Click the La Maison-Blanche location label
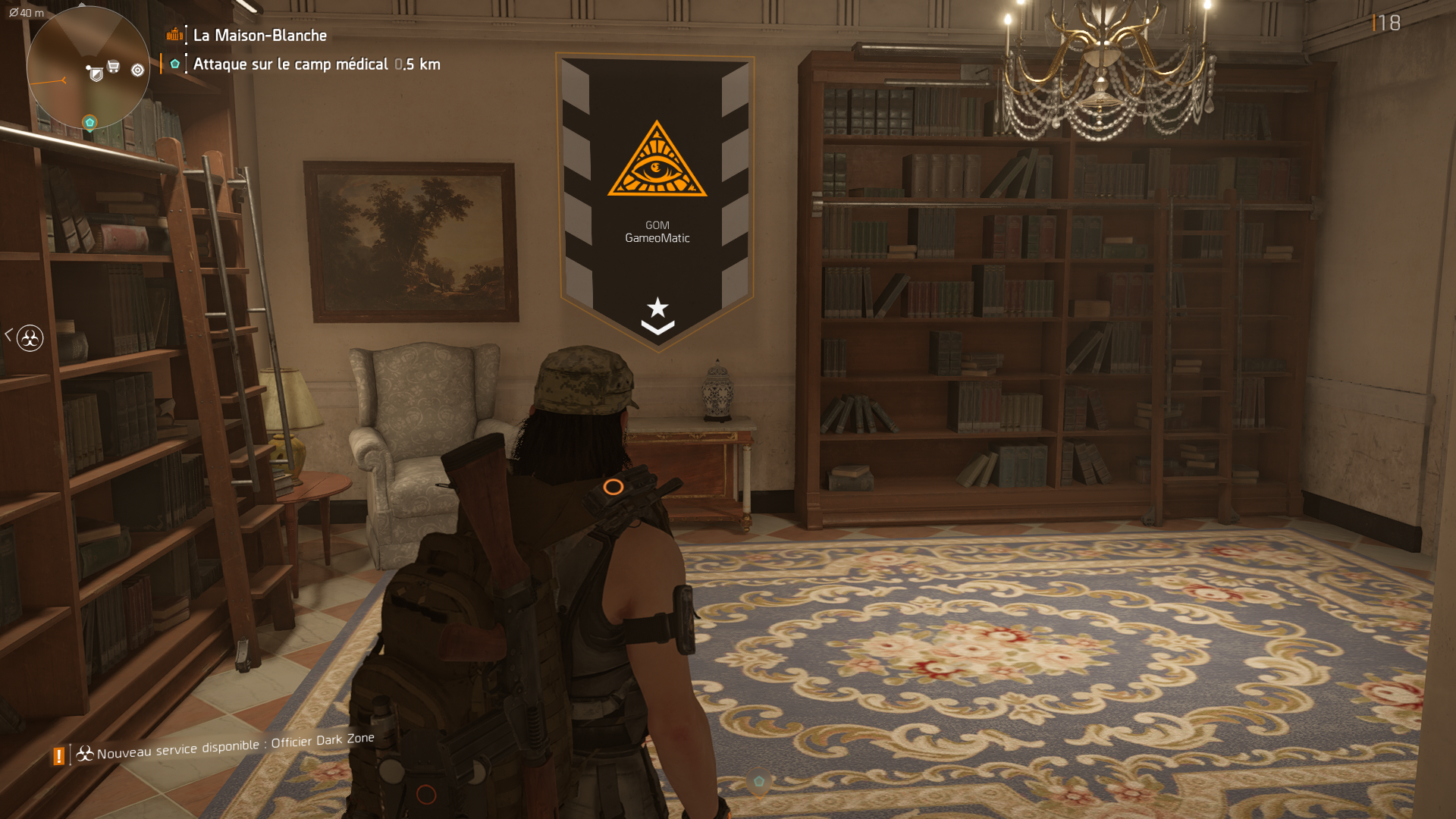The width and height of the screenshot is (1456, 819). coord(259,36)
